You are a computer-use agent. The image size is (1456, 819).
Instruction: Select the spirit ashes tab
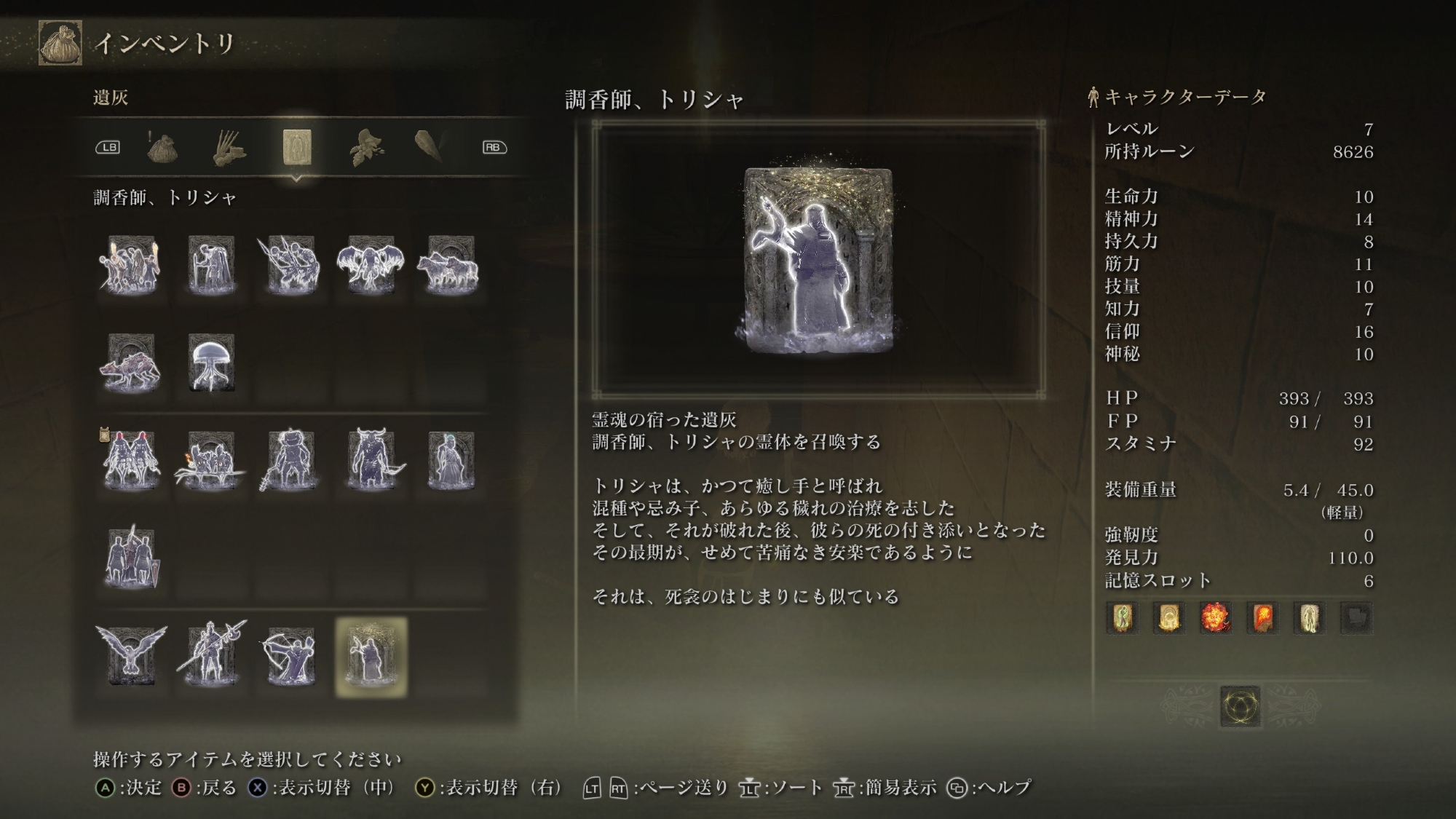(x=296, y=148)
